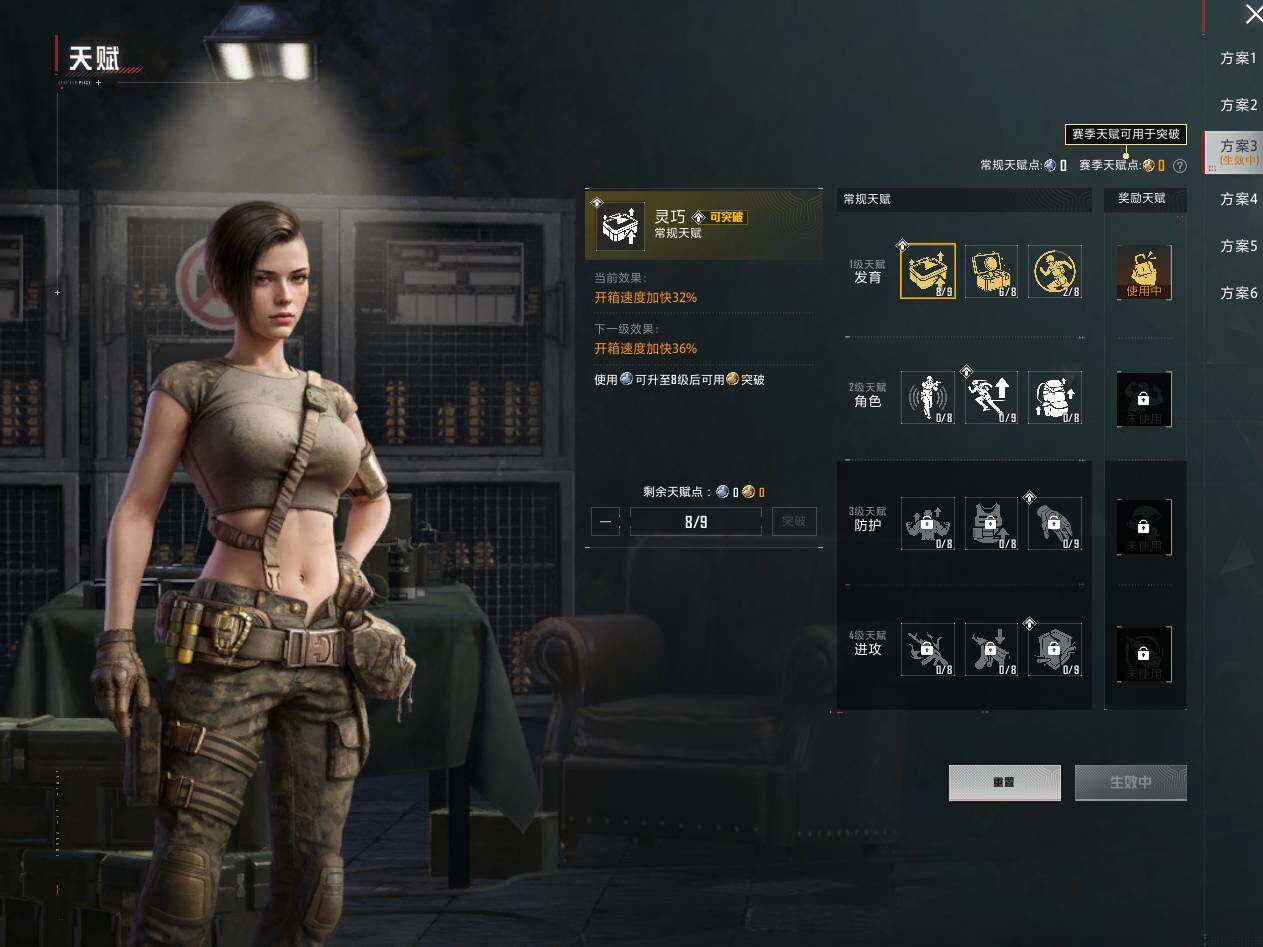Switch to the 方案1 loadout tab
The width and height of the screenshot is (1263, 947).
(x=1238, y=58)
